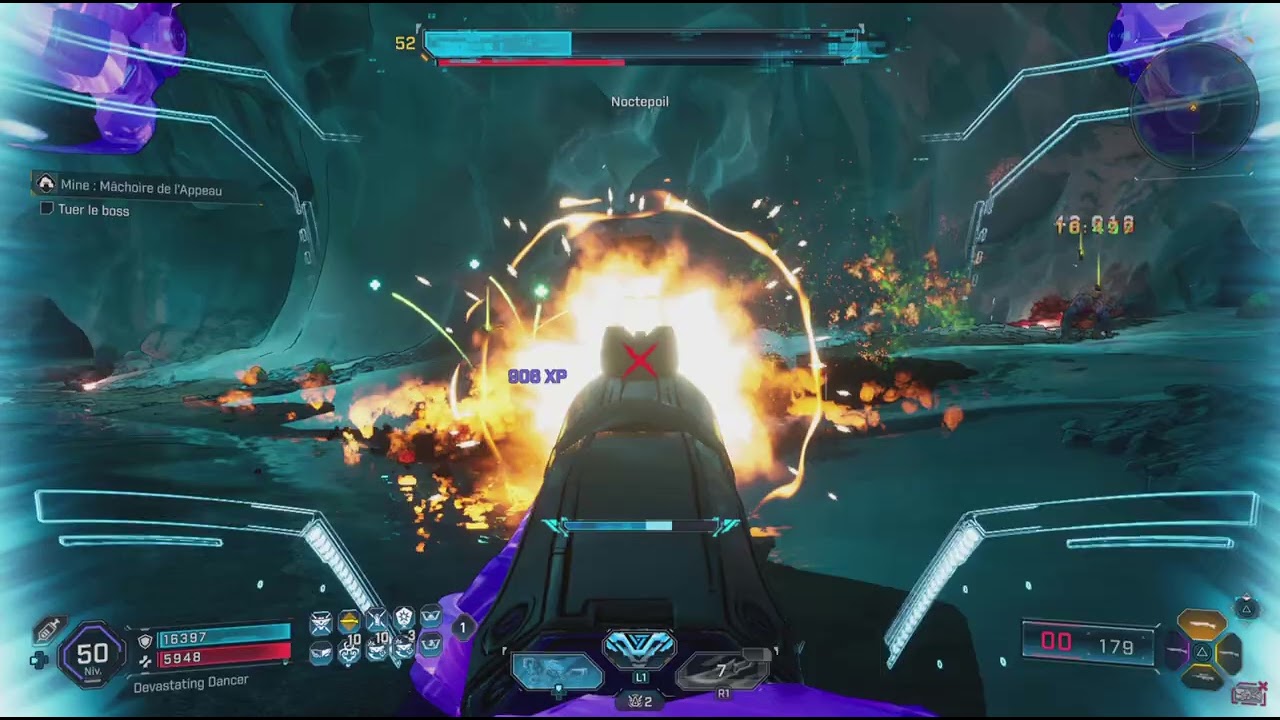
Task: Select the shield icon beside 16397
Action: [144, 640]
